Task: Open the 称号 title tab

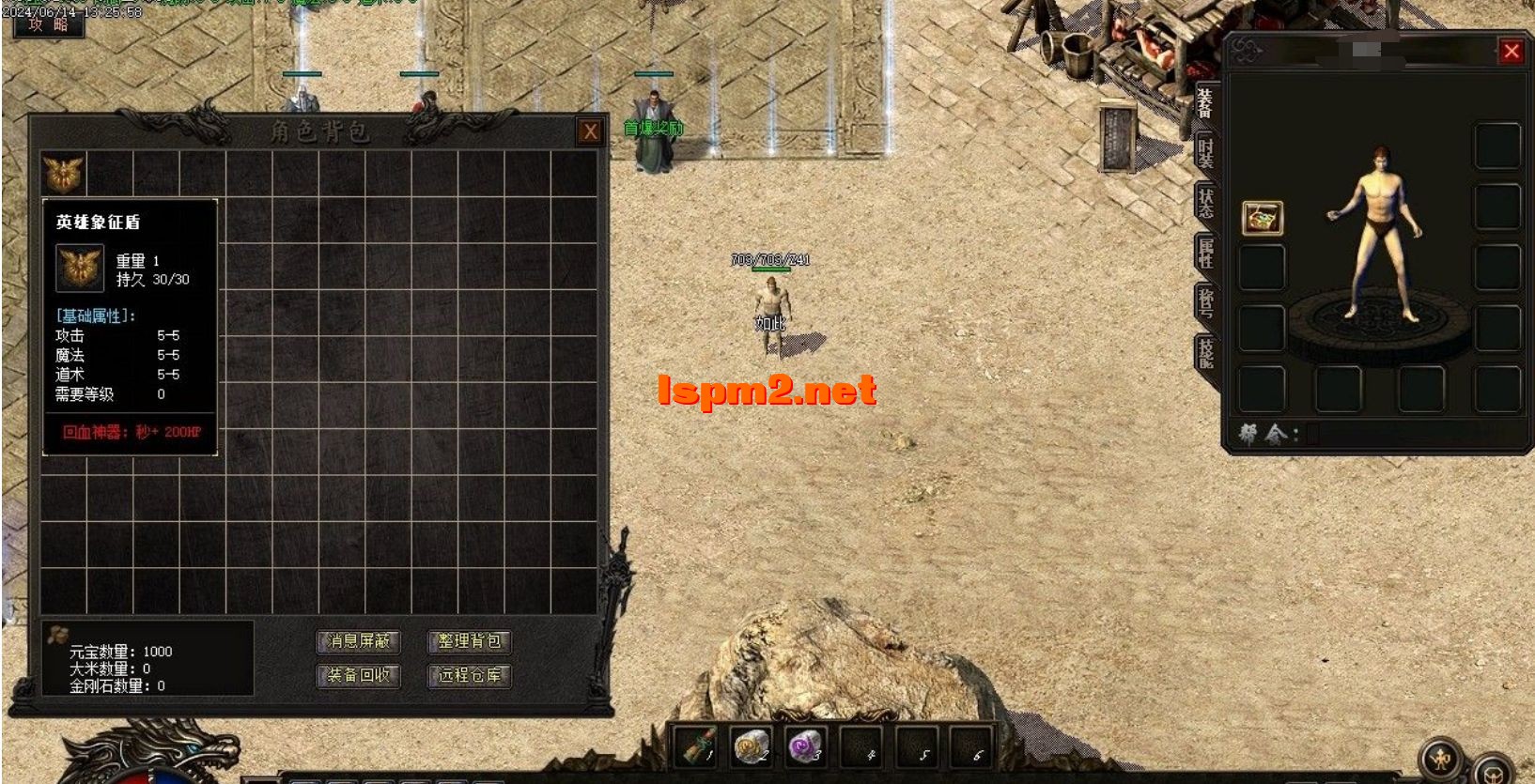Action: pyautogui.click(x=1205, y=302)
